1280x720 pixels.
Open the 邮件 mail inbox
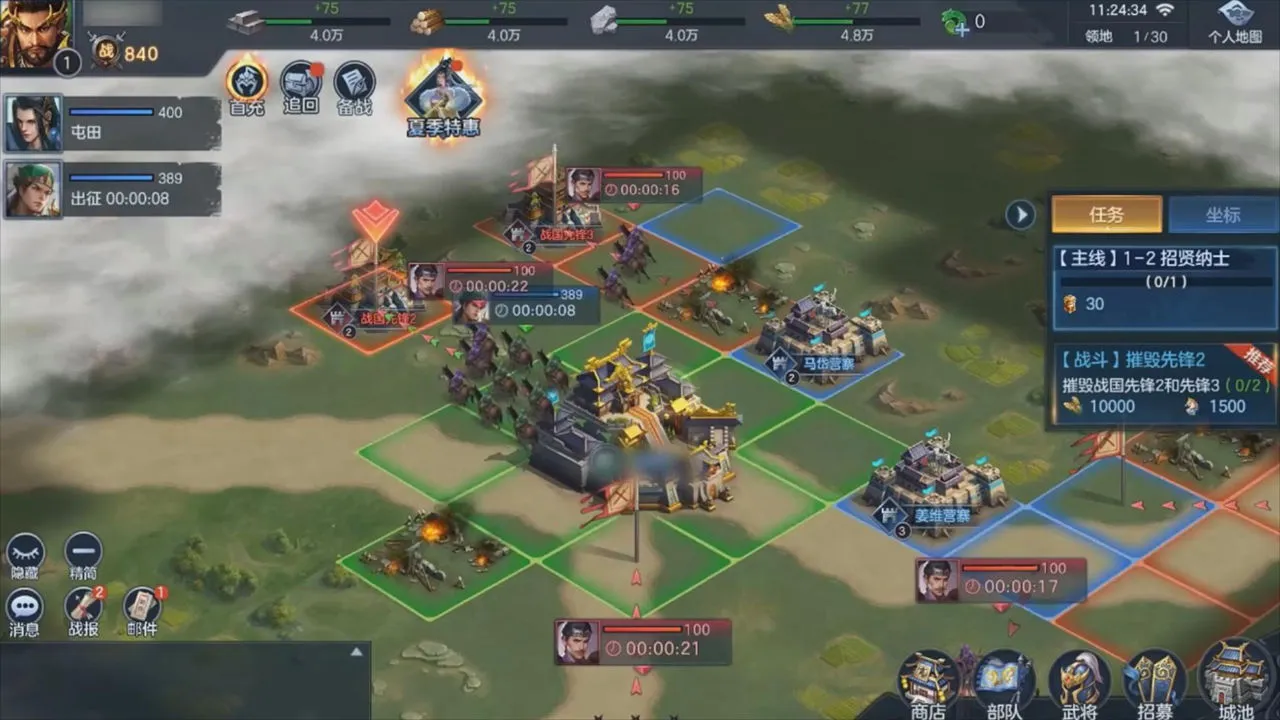(x=142, y=610)
